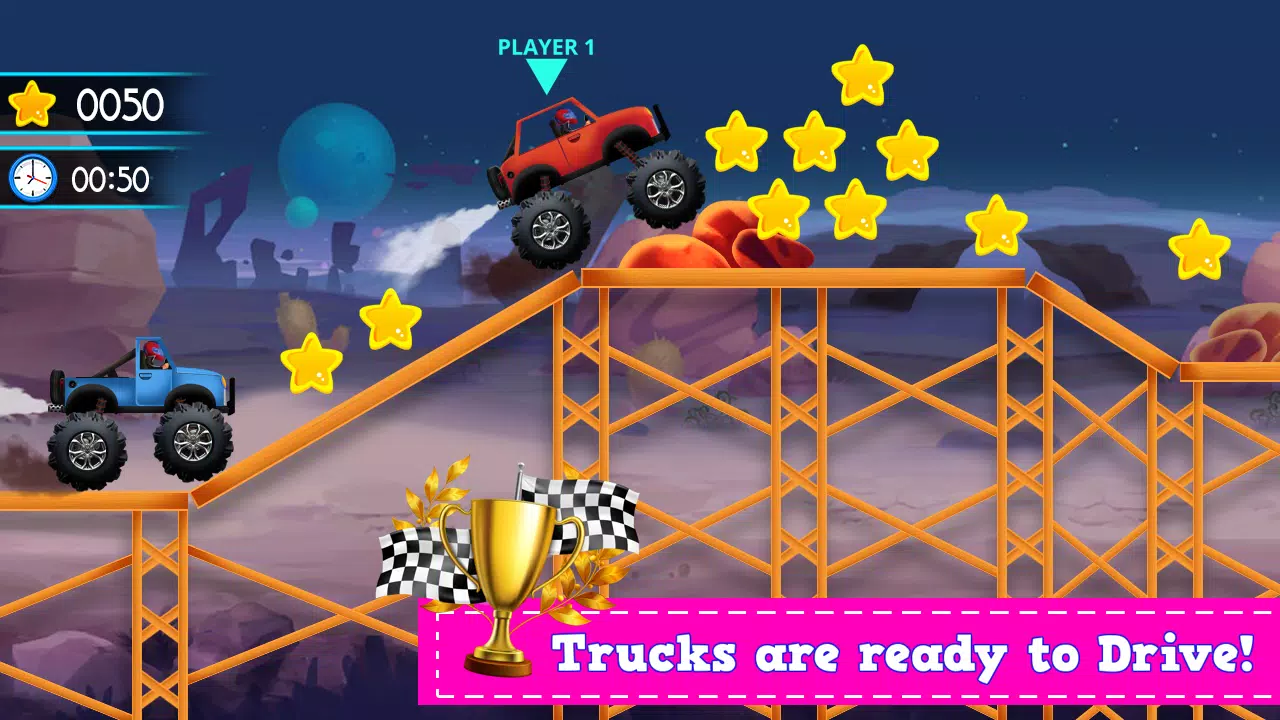Screen dimensions: 1280x720
Task: Tap the collectible star near the blue truck
Action: pos(310,365)
